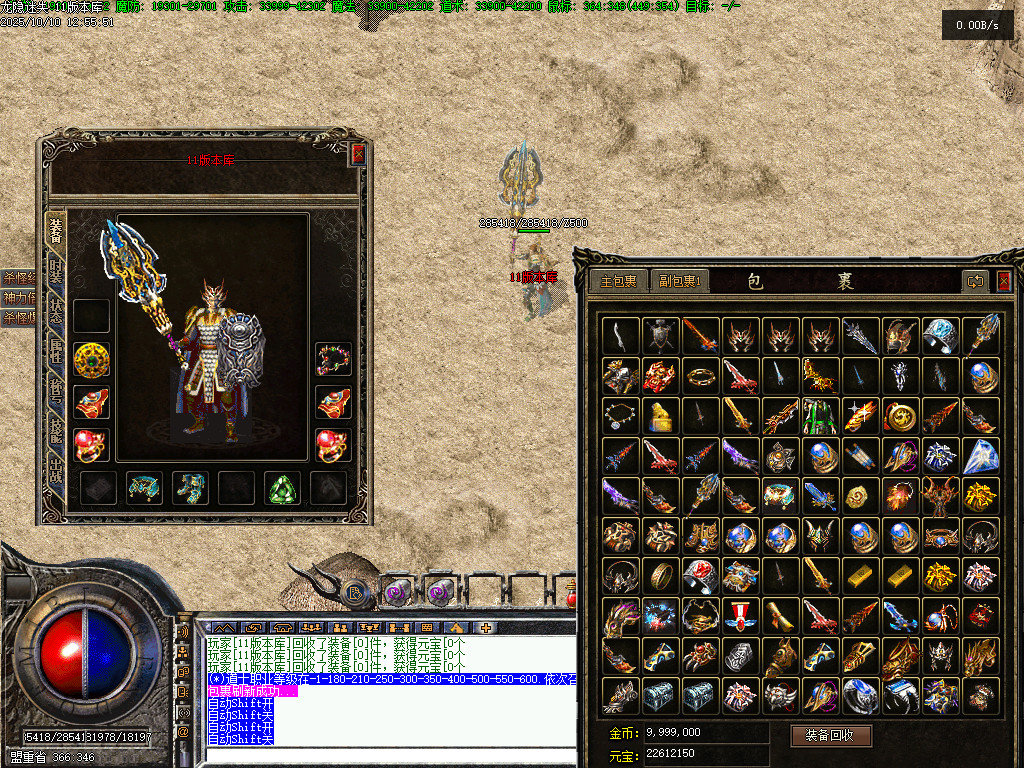This screenshot has height=768, width=1024.
Task: Select the 称号 title tab
Action: (56, 394)
